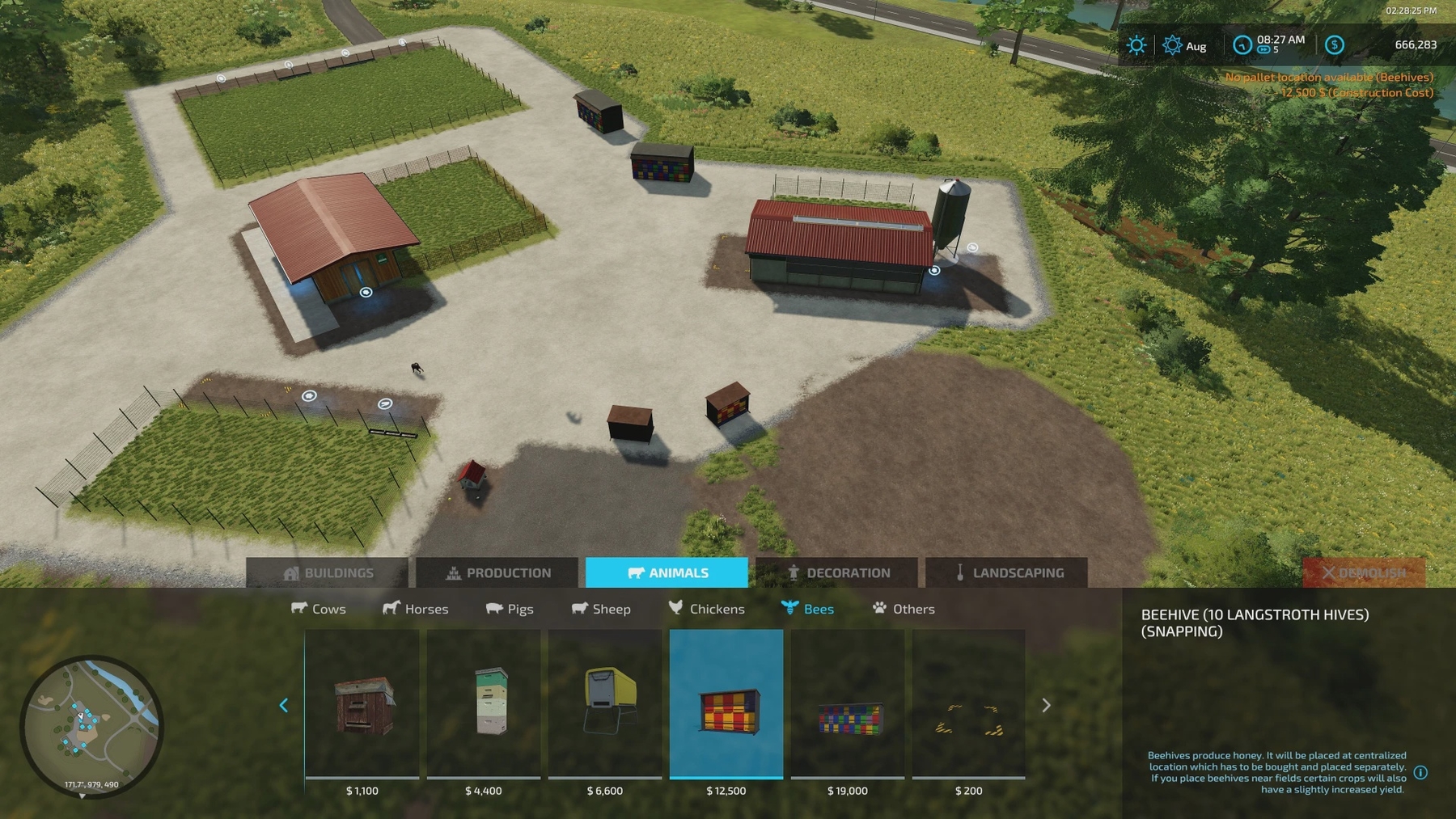Switch to the Decoration tab
The width and height of the screenshot is (1456, 819).
point(837,572)
